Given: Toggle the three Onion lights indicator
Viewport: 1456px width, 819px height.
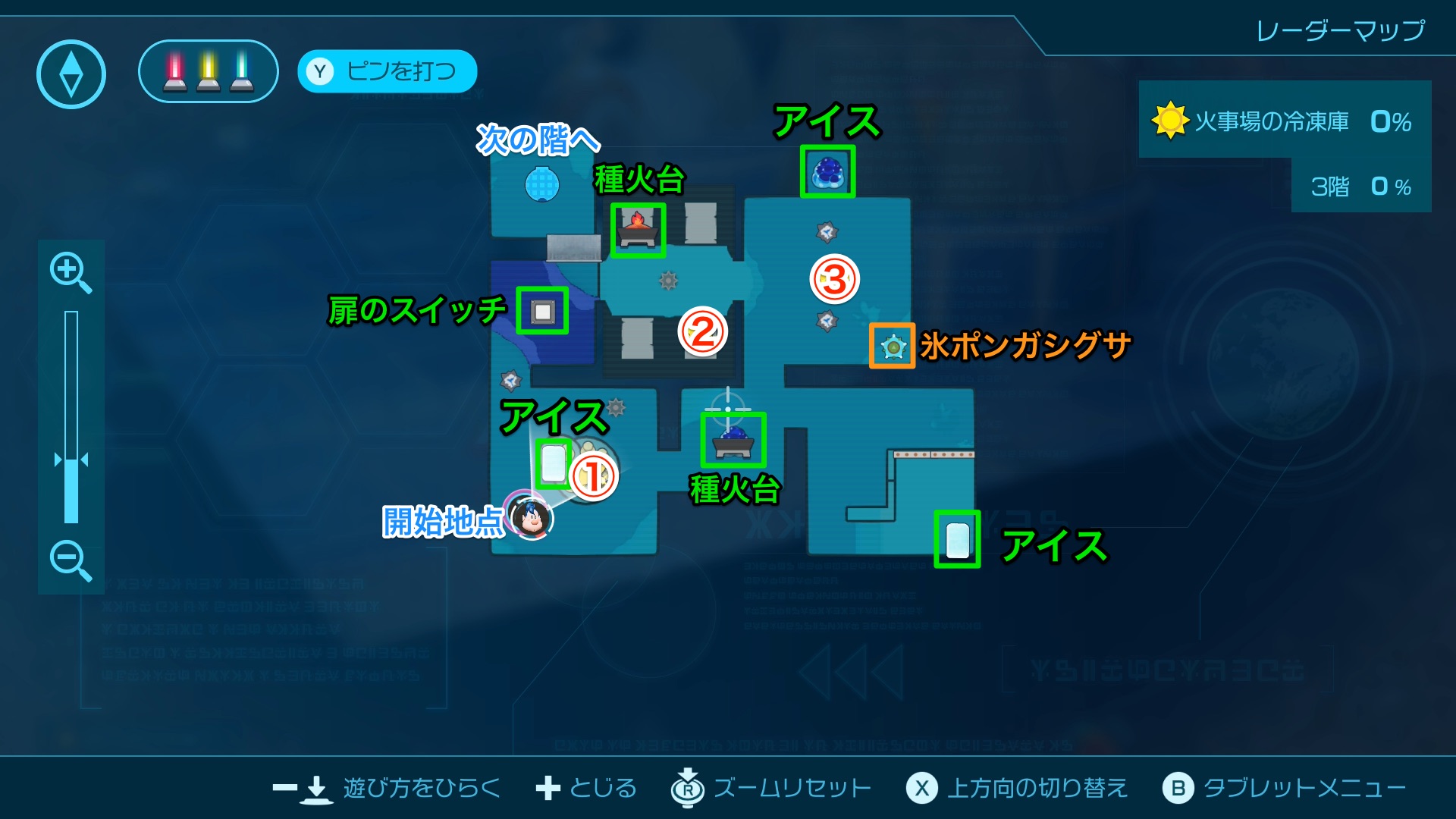Looking at the screenshot, I should 207,72.
